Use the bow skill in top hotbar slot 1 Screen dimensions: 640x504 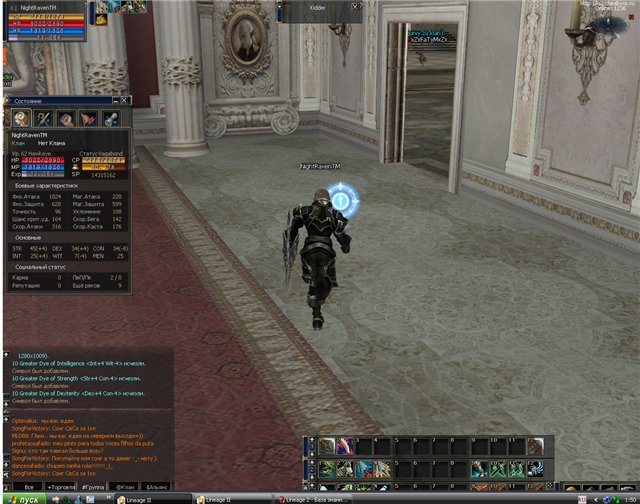pyautogui.click(x=327, y=447)
